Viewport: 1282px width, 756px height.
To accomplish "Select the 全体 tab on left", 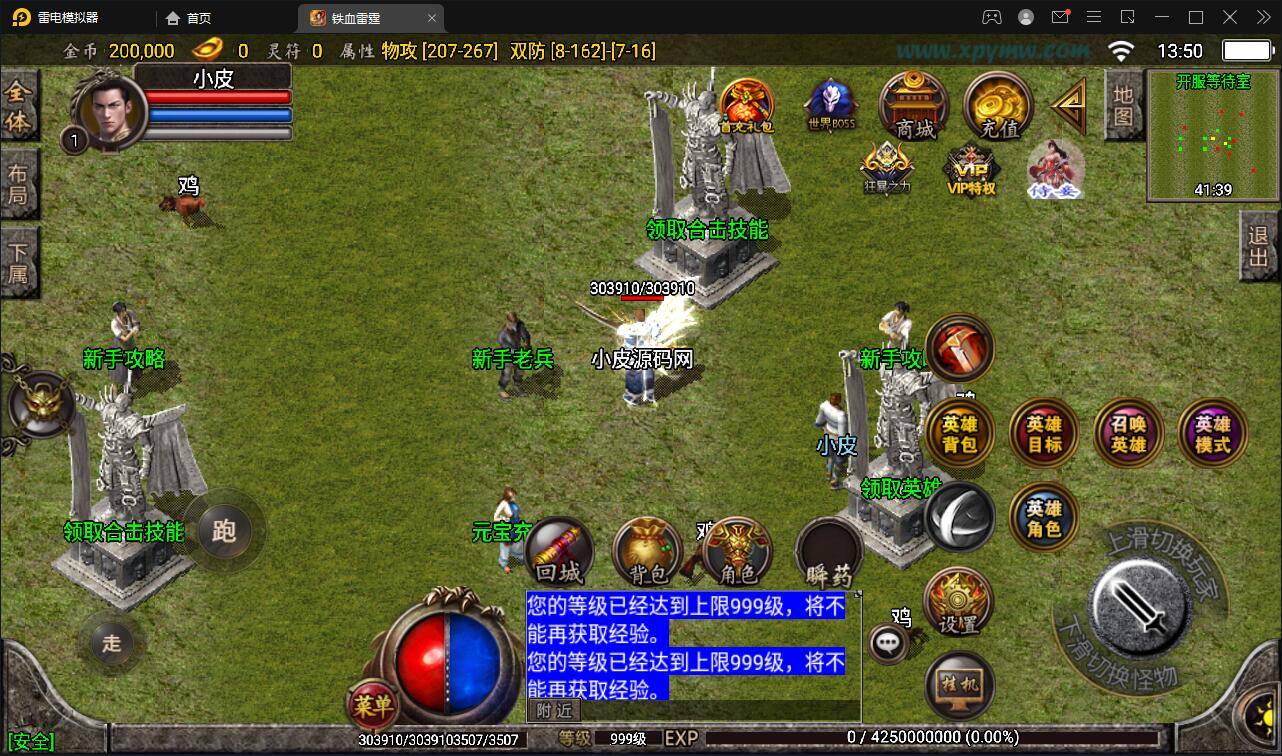I will 18,107.
